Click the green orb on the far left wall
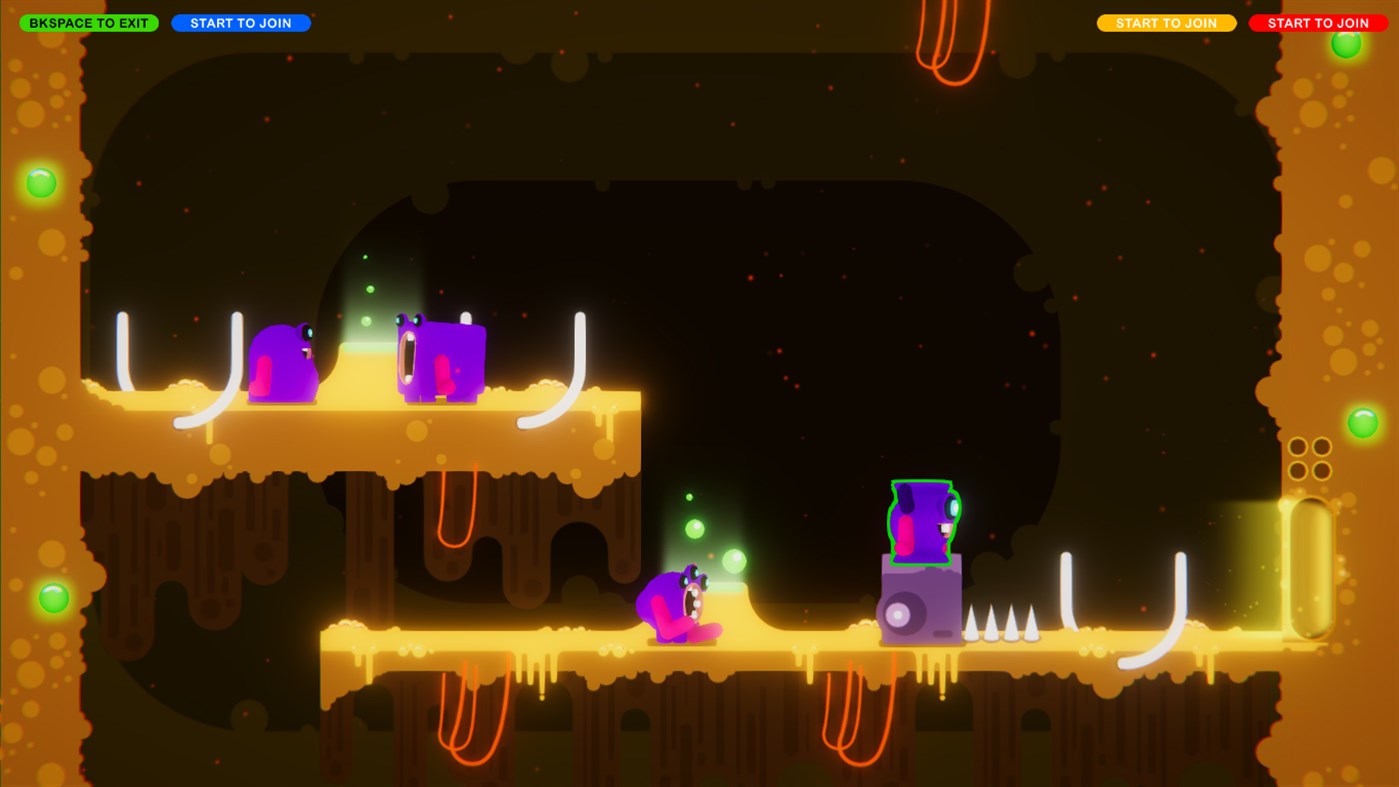This screenshot has width=1399, height=787. (40, 182)
